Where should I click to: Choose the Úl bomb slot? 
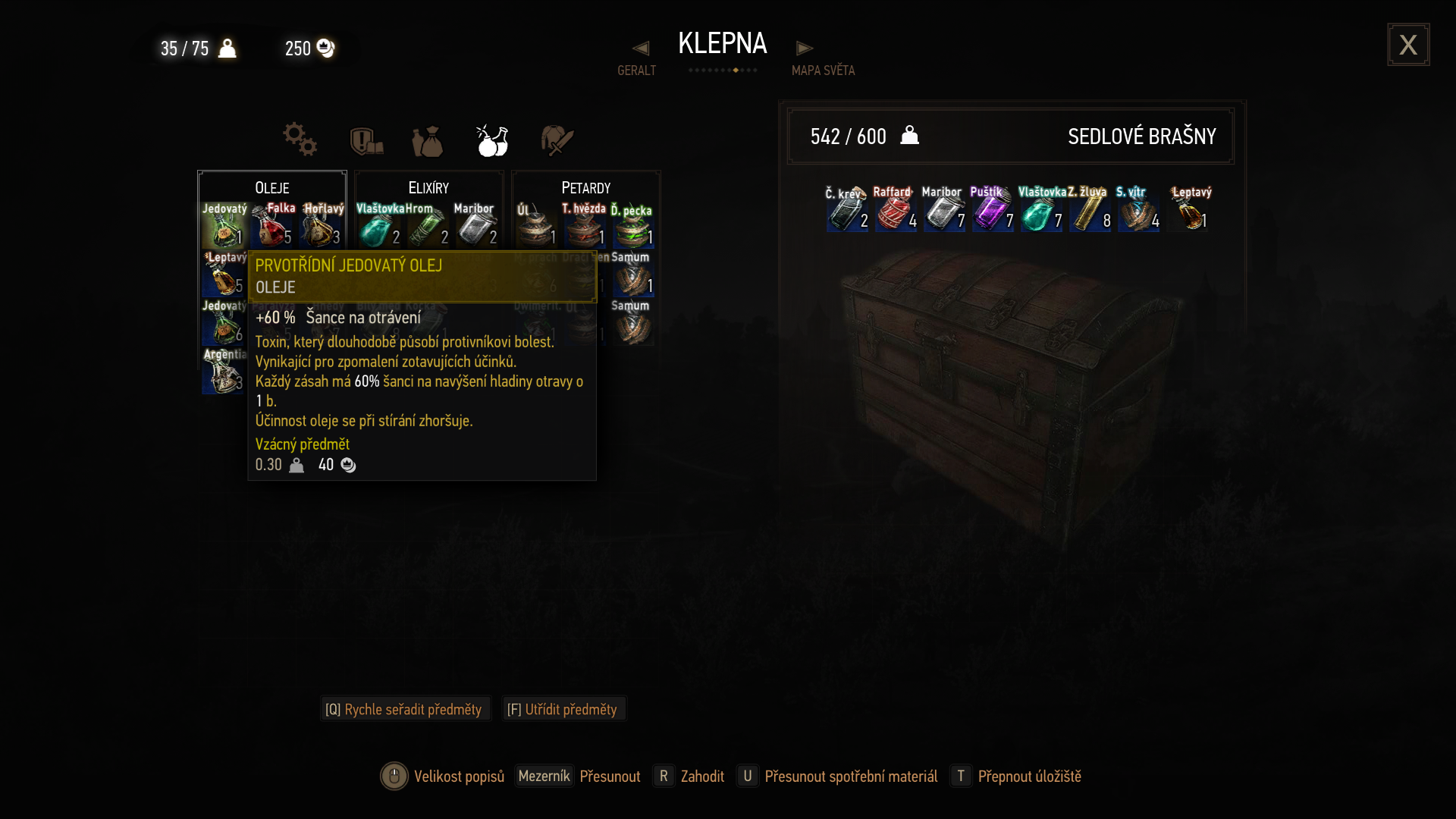(536, 225)
